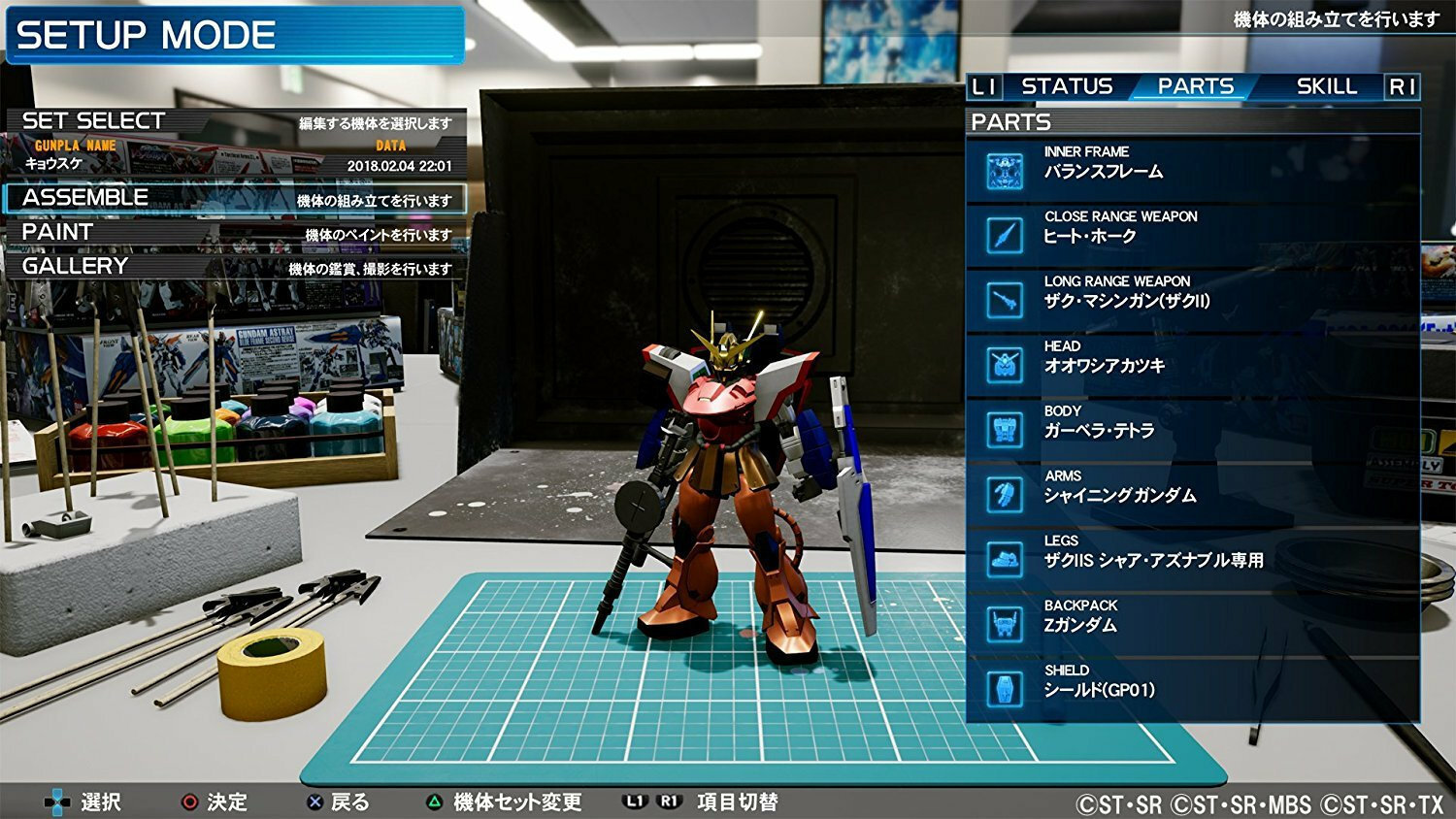Choose the ARMS part row
The height and width of the screenshot is (819, 1456).
coord(1192,494)
